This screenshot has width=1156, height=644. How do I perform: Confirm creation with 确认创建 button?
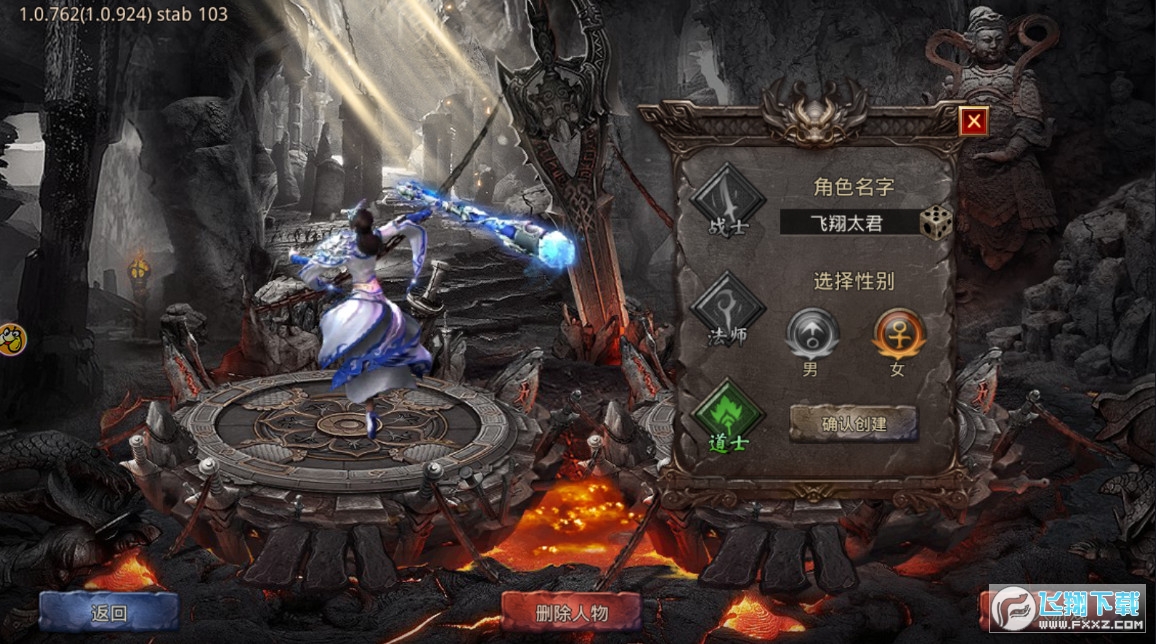(x=853, y=423)
